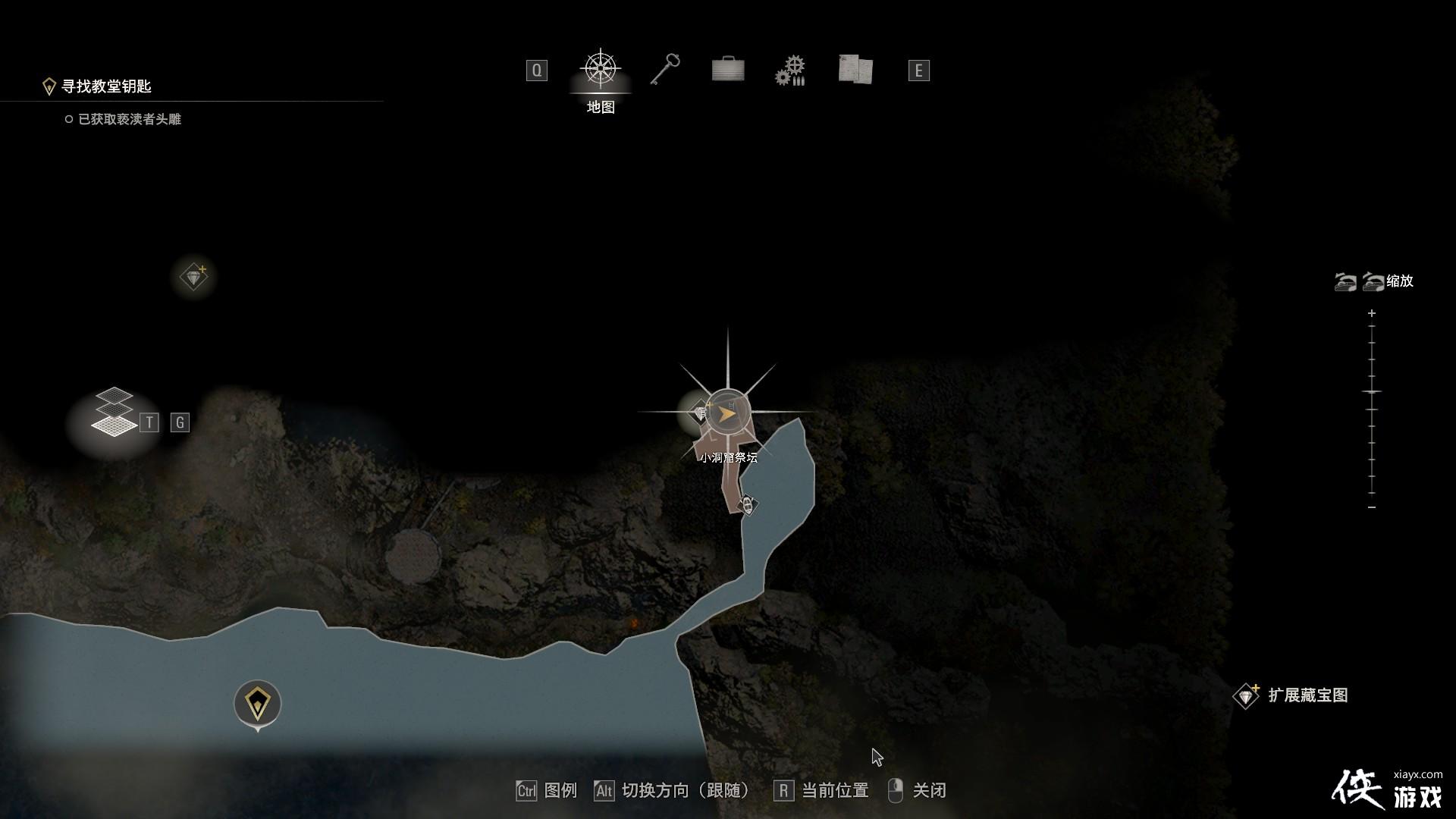This screenshot has width=1456, height=819.
Task: Select the Crafting gears-and-ammo icon
Action: tap(791, 70)
